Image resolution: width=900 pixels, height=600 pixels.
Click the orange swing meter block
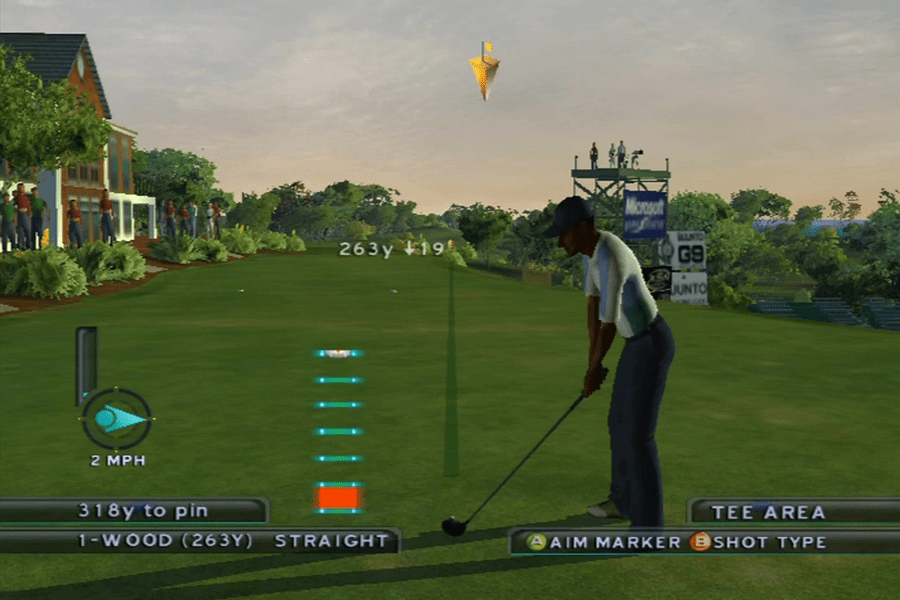[x=339, y=497]
